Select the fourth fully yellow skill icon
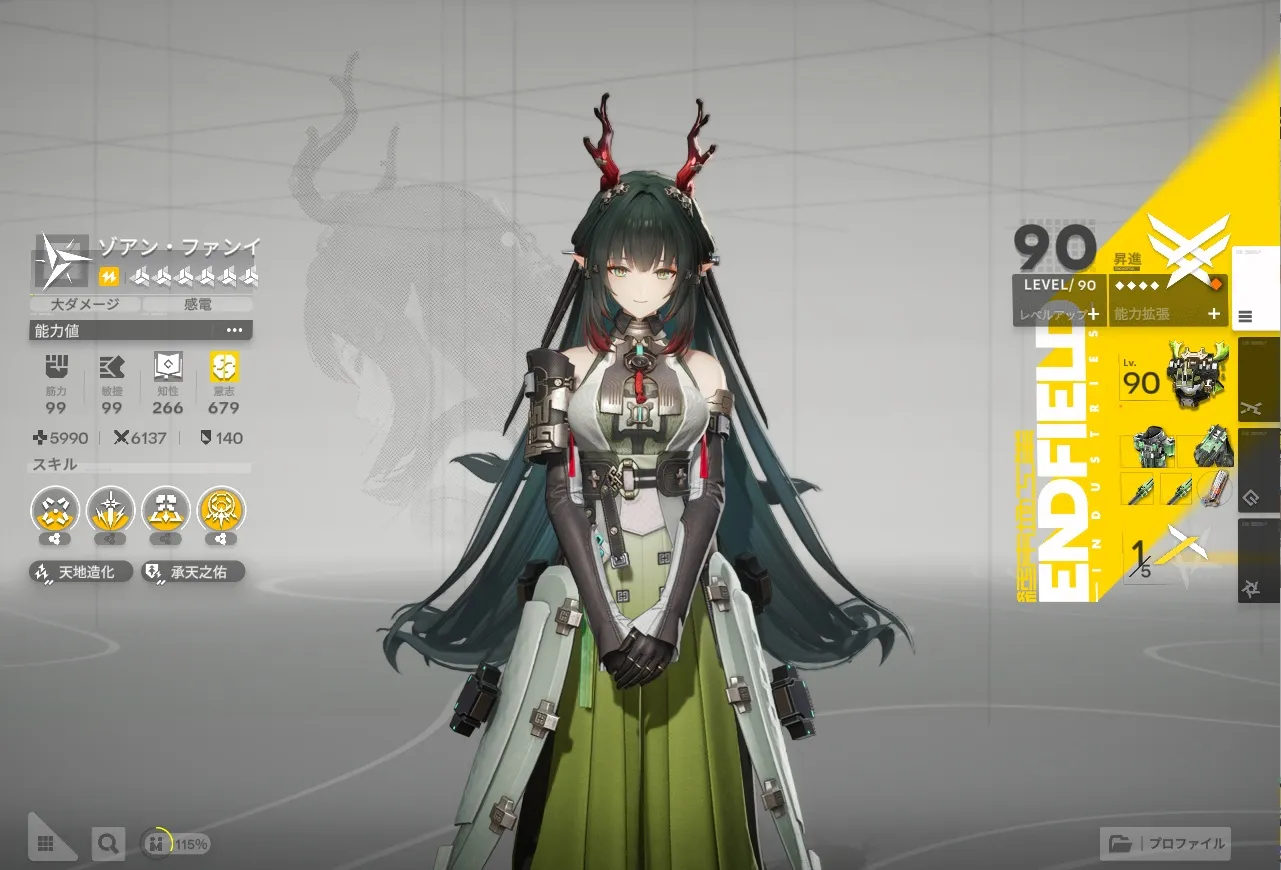The height and width of the screenshot is (870, 1281). pyautogui.click(x=222, y=511)
